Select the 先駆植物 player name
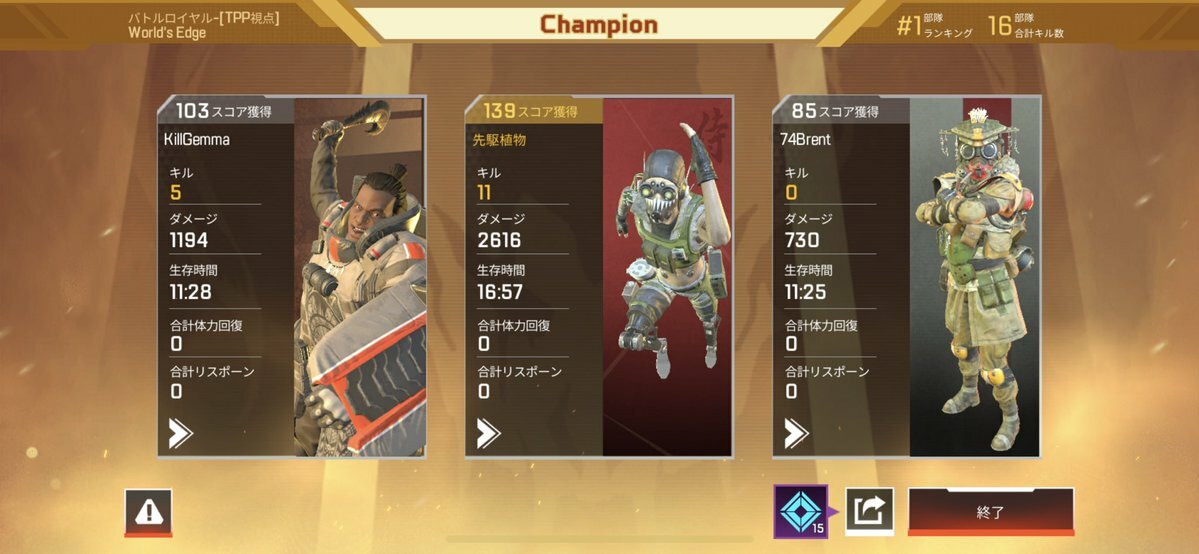This screenshot has width=1199, height=554. tap(499, 140)
